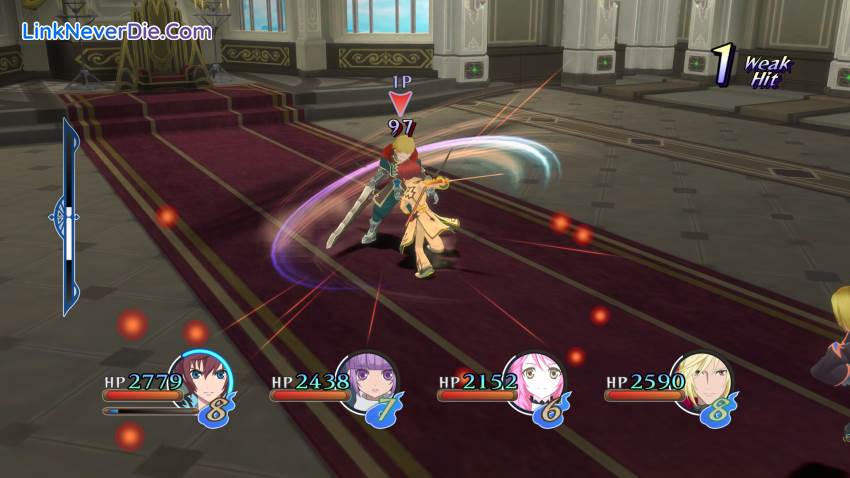Pick the pink-haired girl's portrait

[x=535, y=379]
